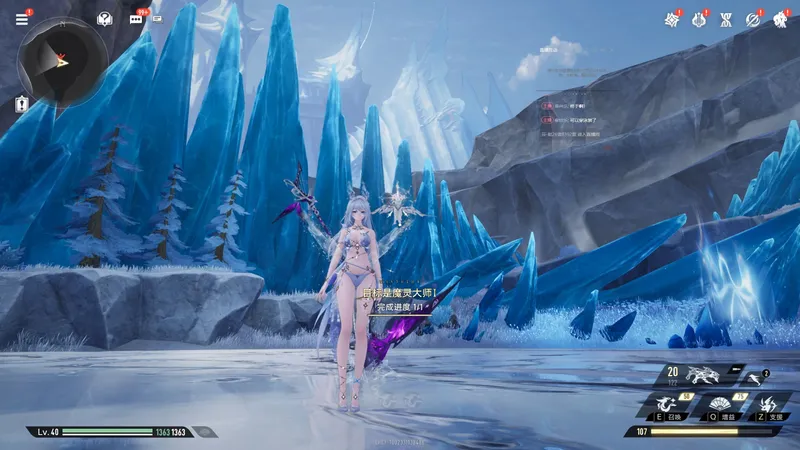Open the question-mark guide book icon
This screenshot has width=800, height=450.
tap(104, 19)
